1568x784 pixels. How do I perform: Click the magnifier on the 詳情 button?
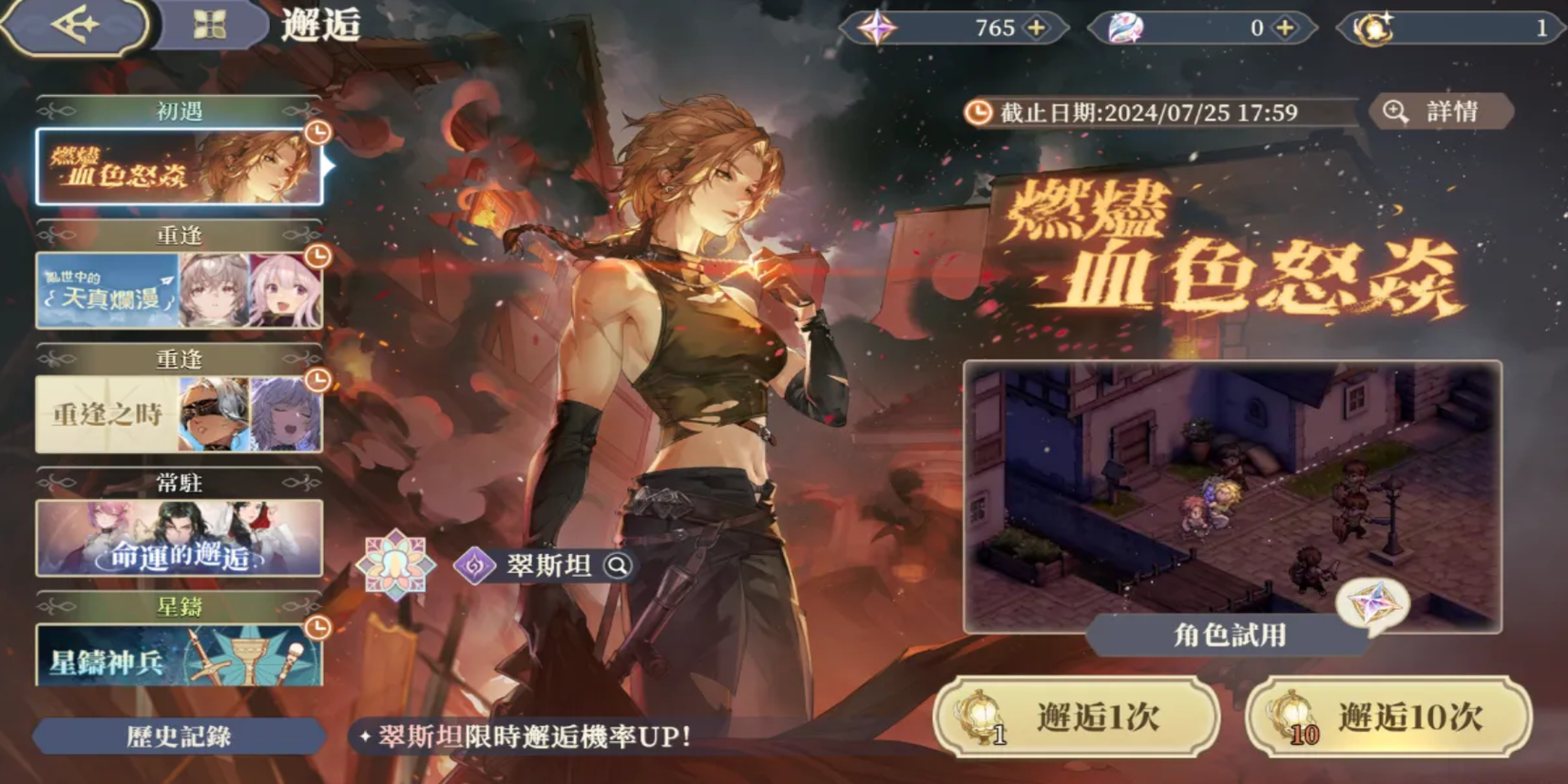[1394, 111]
